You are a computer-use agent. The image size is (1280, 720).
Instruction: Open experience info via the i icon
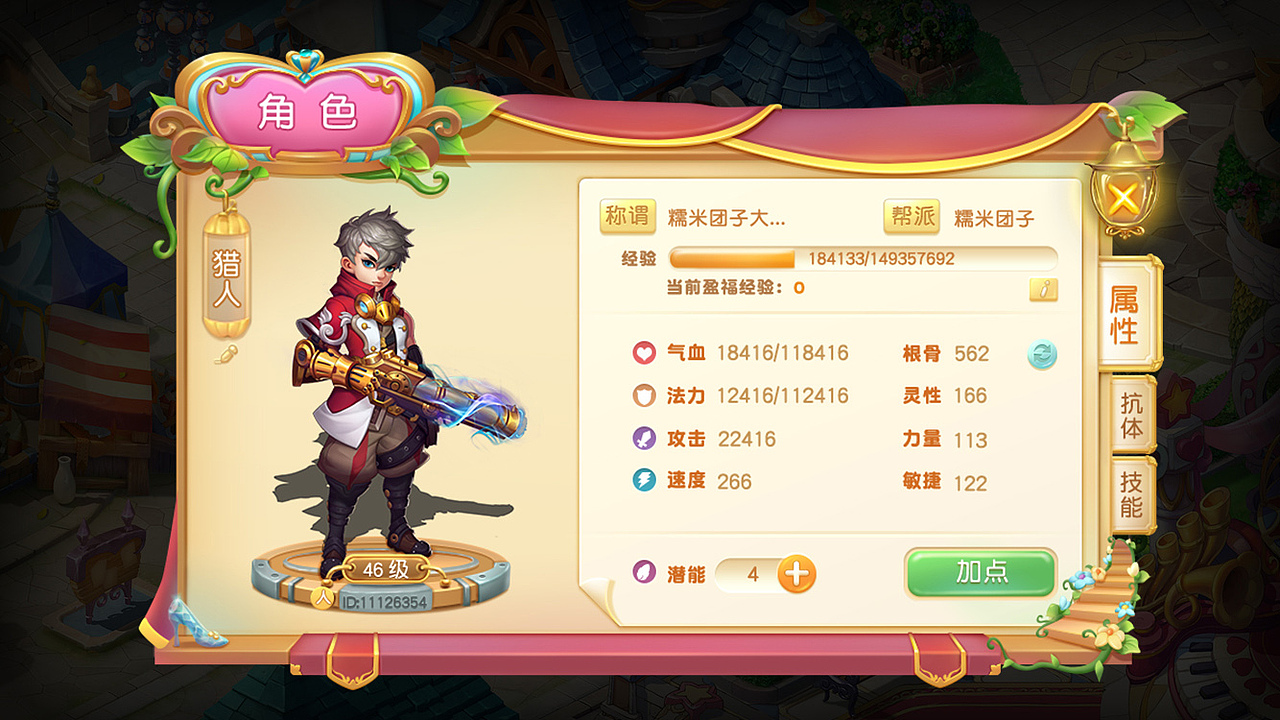[x=1043, y=290]
